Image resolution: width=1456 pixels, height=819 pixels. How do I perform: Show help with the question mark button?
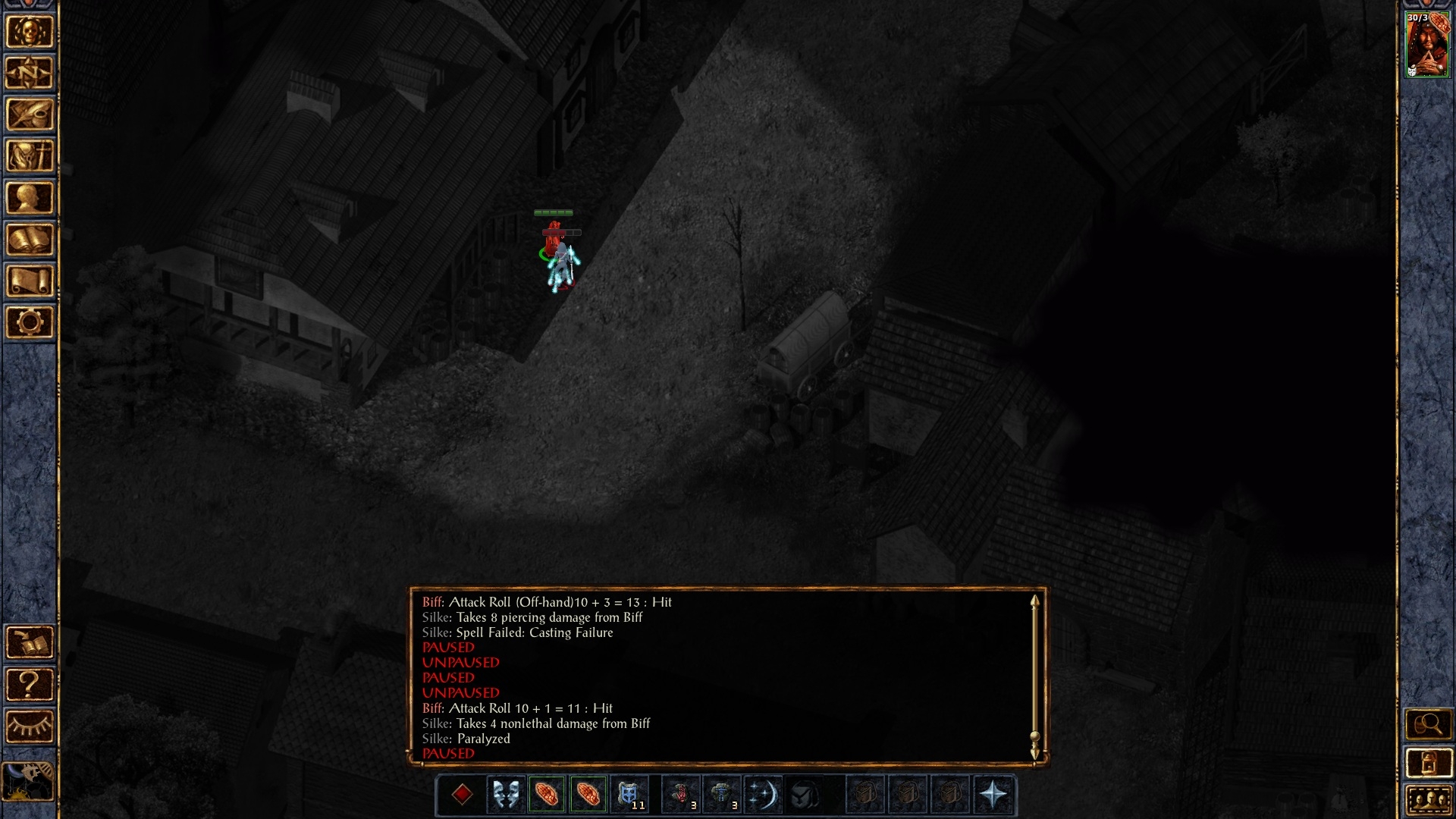pyautogui.click(x=30, y=685)
